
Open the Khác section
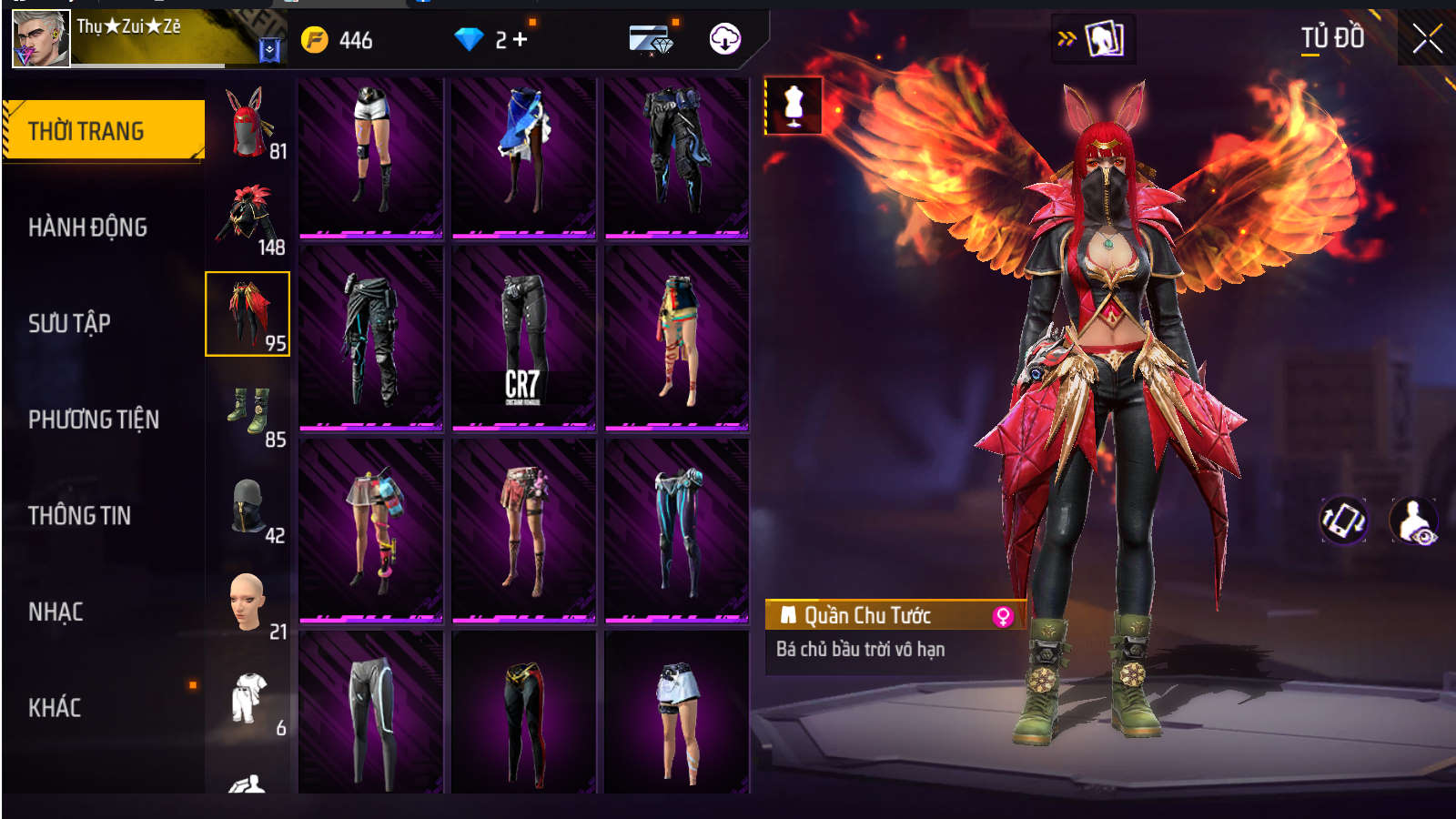[55, 708]
